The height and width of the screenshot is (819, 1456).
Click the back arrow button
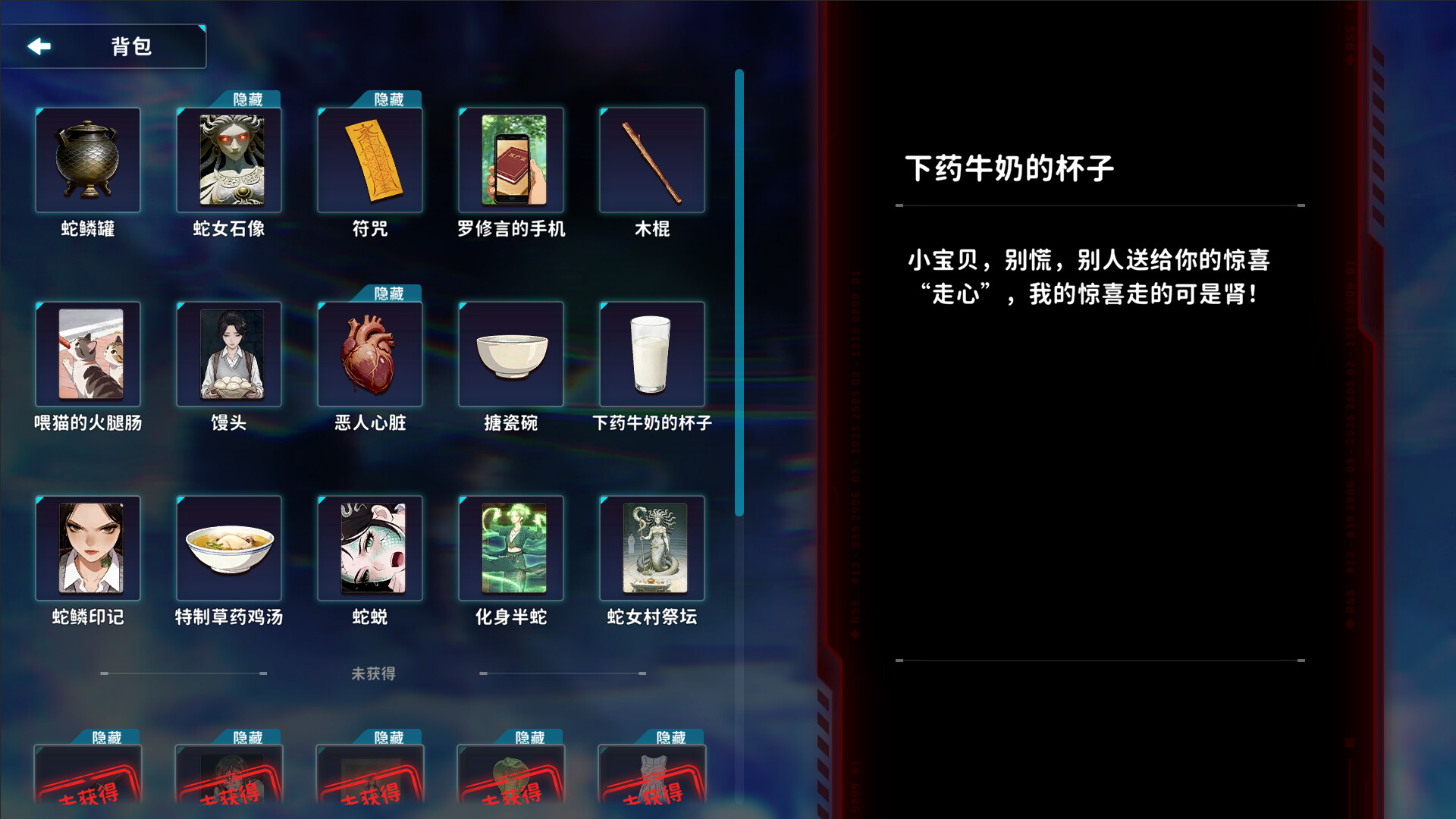pos(39,46)
